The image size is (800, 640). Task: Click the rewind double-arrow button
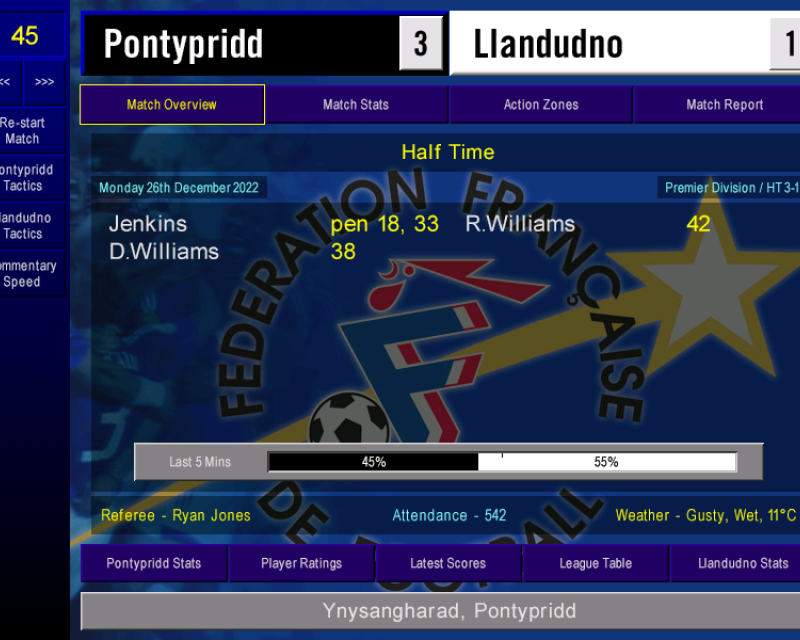tap(6, 82)
